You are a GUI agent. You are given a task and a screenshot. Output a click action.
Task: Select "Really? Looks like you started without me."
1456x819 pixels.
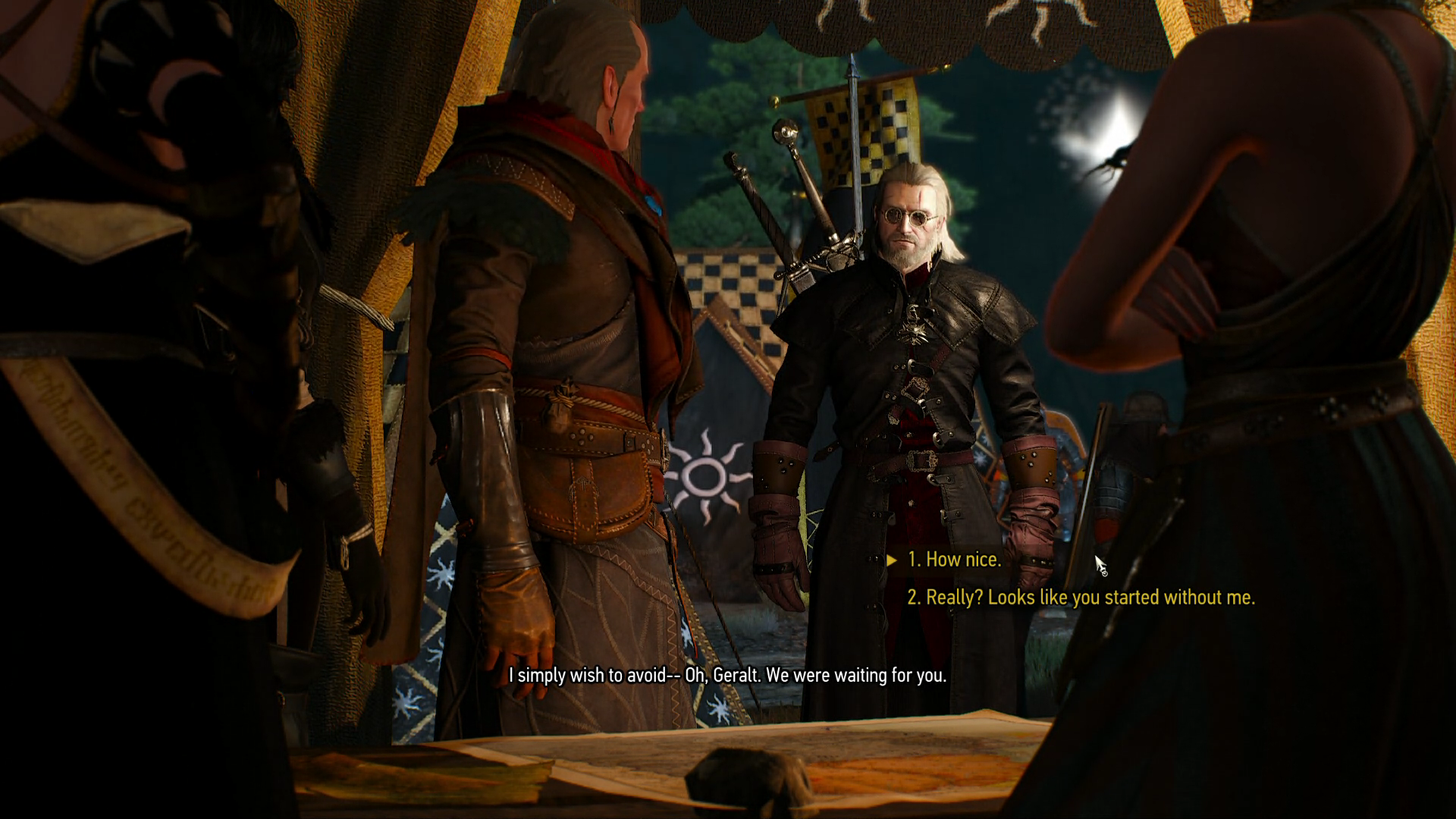point(1081,598)
